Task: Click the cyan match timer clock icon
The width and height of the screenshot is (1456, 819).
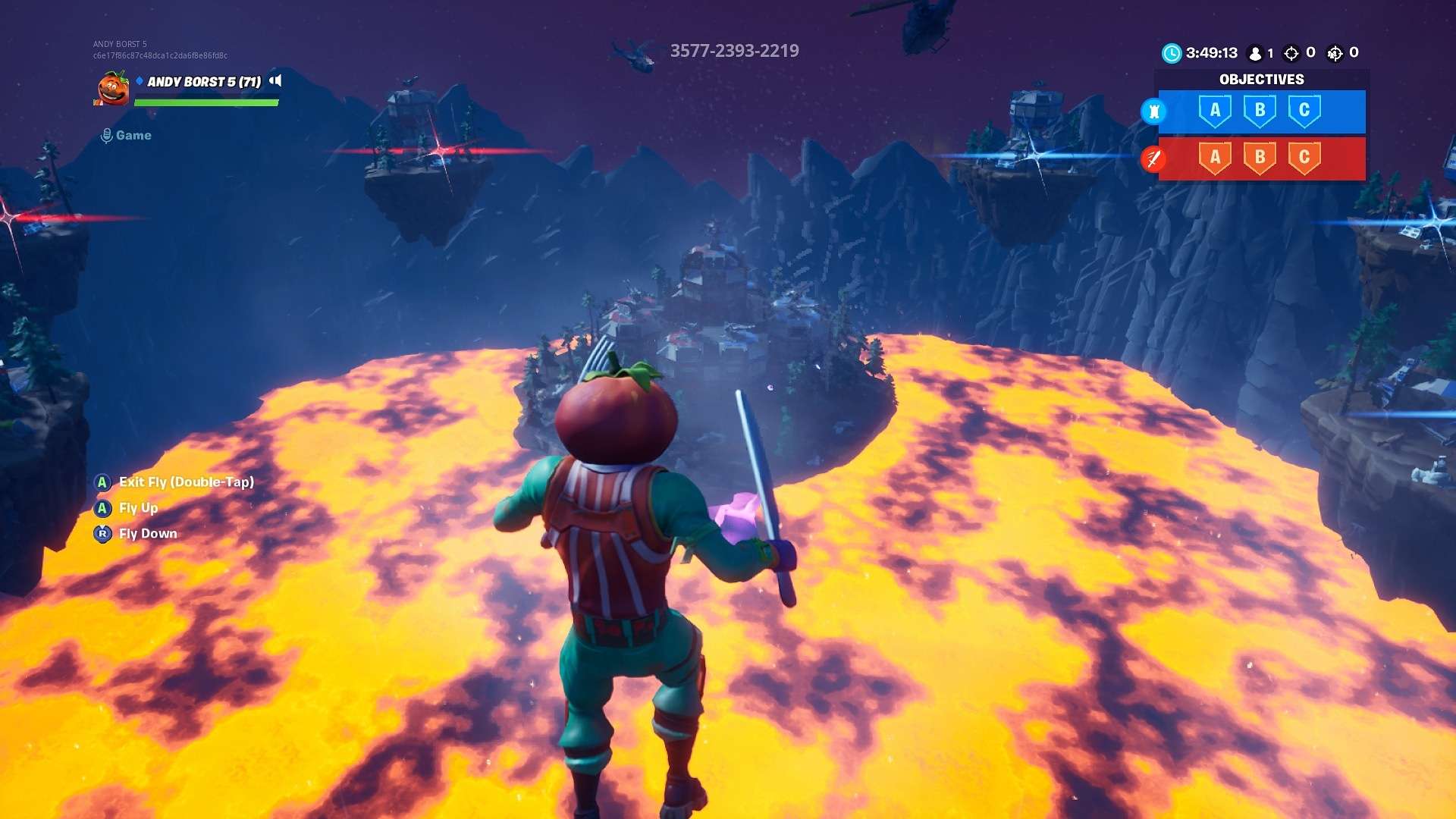Action: [x=1172, y=53]
